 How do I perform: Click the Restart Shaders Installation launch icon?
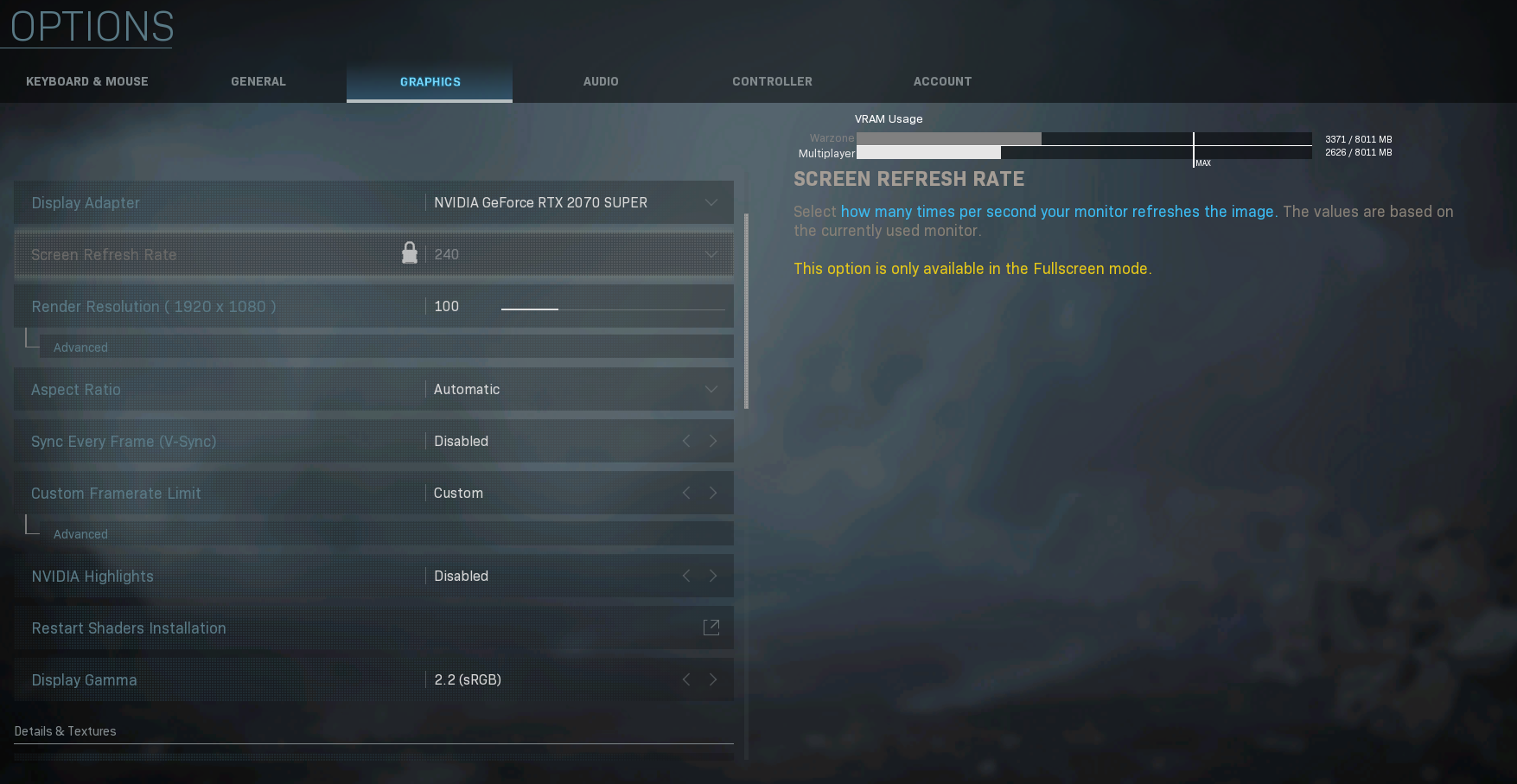[711, 628]
